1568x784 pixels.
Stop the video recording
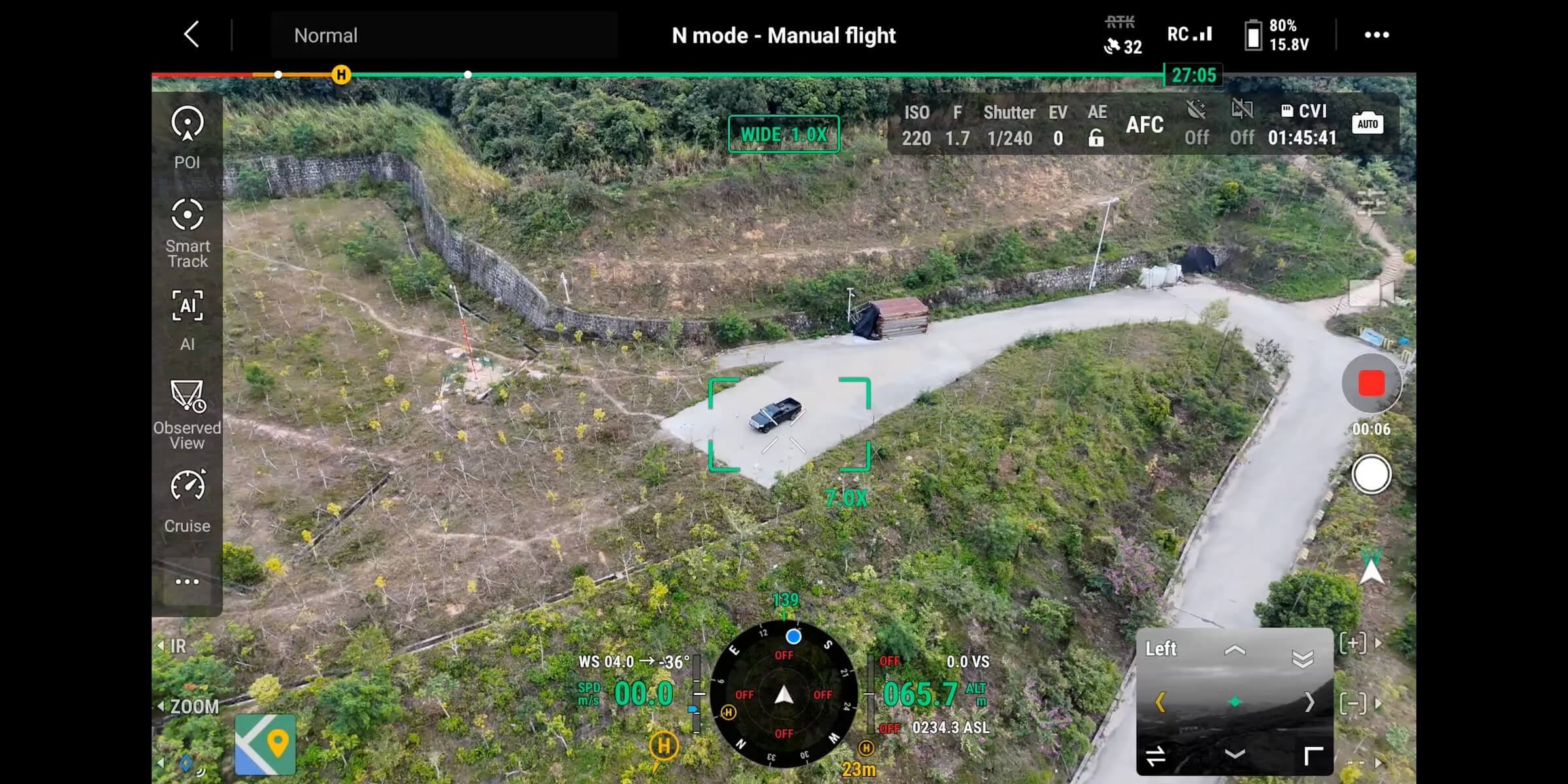pyautogui.click(x=1371, y=384)
